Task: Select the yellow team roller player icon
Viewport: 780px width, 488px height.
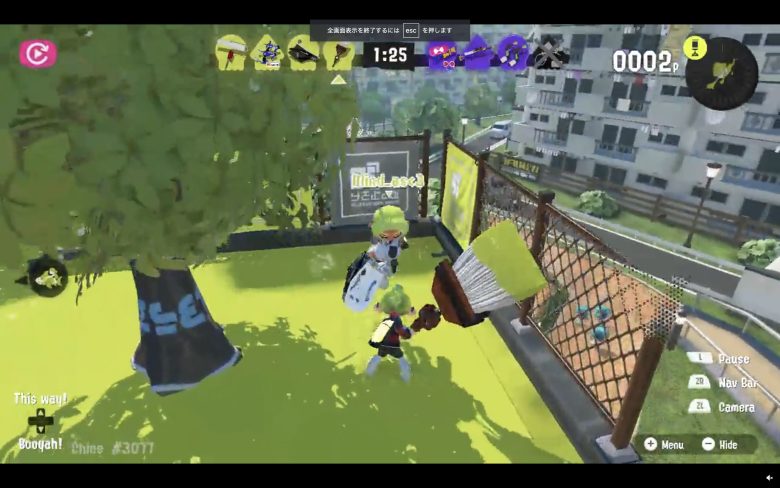Action: coord(231,52)
